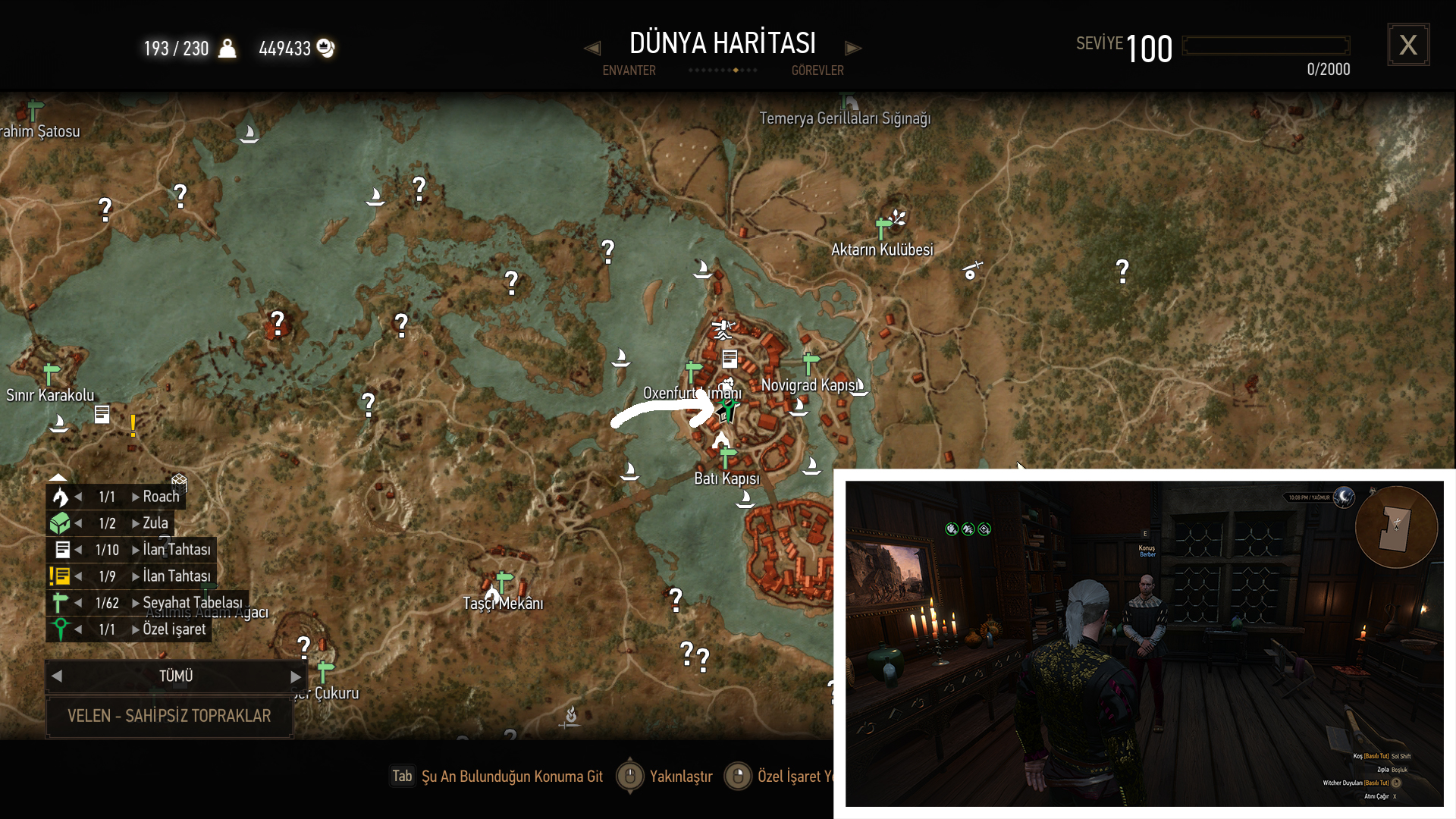Viewport: 1456px width, 819px height.
Task: Select the Roach entry in the legend
Action: [x=161, y=497]
